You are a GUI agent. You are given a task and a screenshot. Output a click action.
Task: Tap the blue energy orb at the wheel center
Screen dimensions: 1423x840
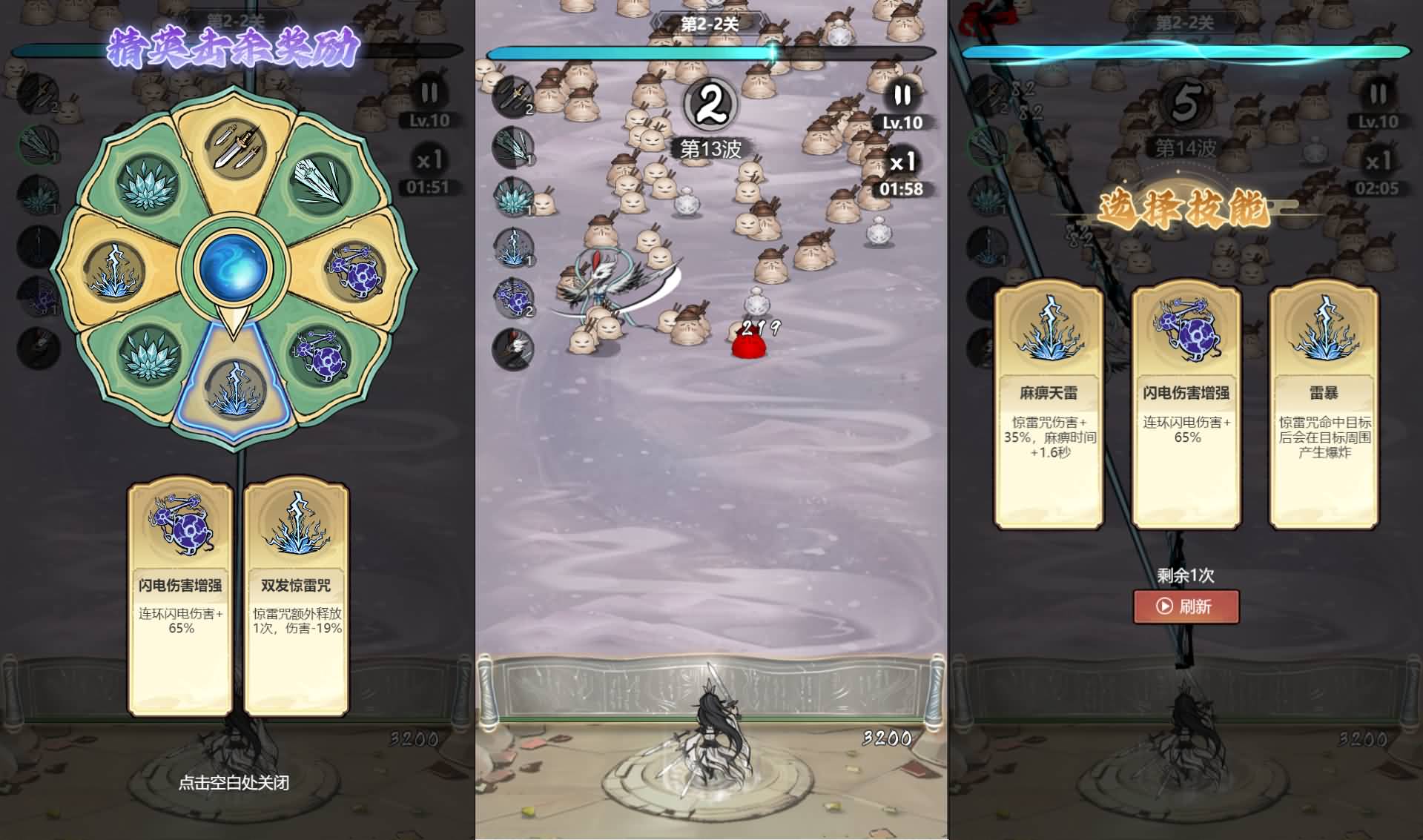pyautogui.click(x=234, y=265)
